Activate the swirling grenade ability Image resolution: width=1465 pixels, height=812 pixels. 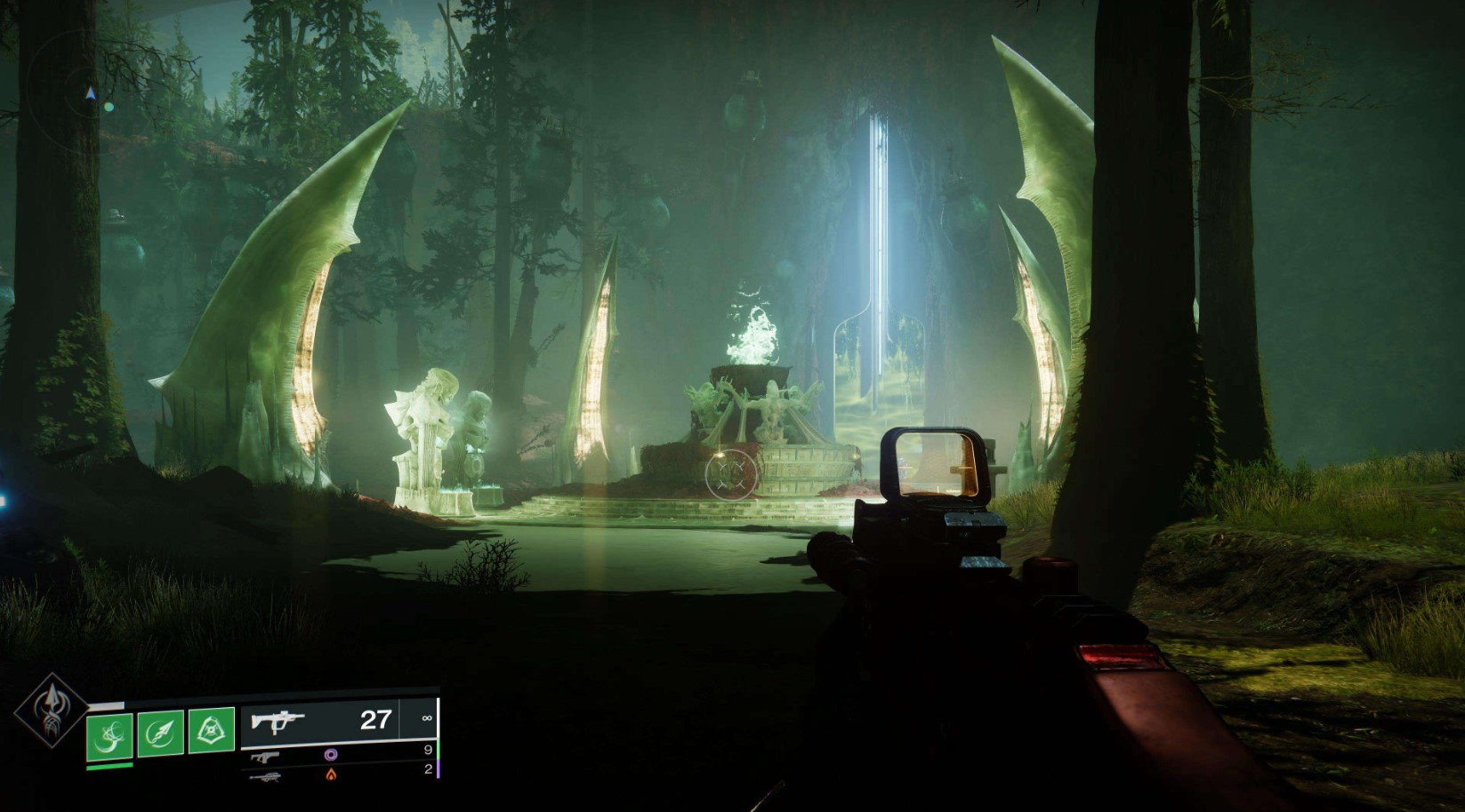point(110,733)
